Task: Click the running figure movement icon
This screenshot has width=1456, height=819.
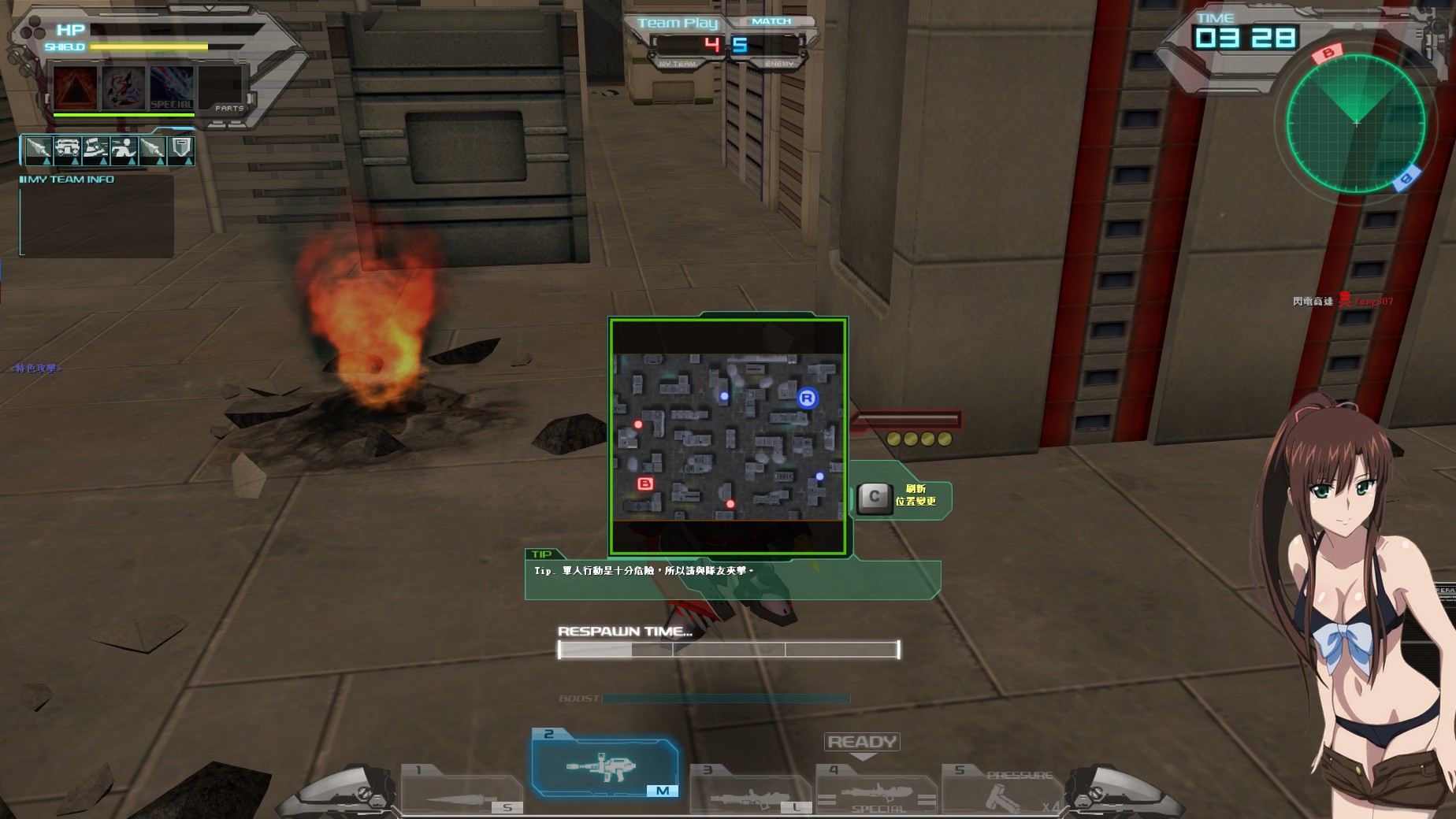Action: coord(124,148)
